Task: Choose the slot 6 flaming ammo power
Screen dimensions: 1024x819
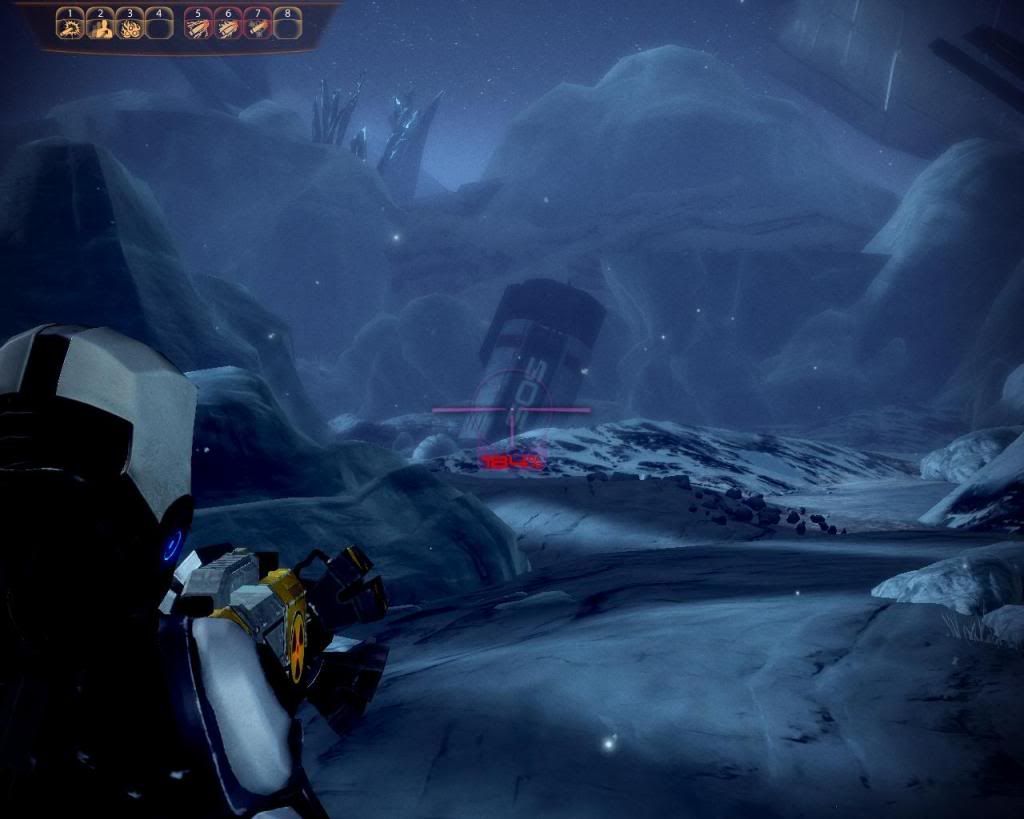Action: pyautogui.click(x=228, y=25)
